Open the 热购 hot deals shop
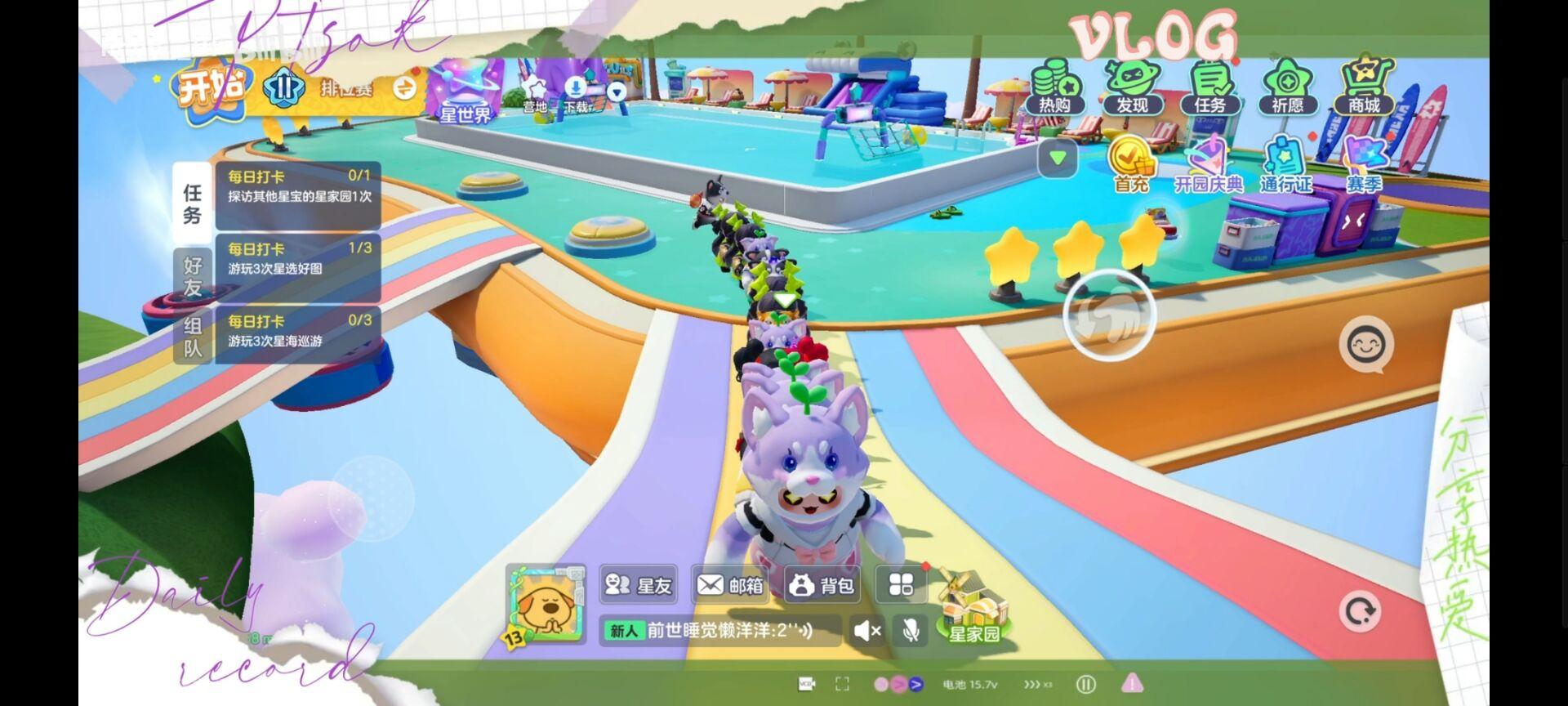Viewport: 1568px width, 706px height. point(1054,88)
